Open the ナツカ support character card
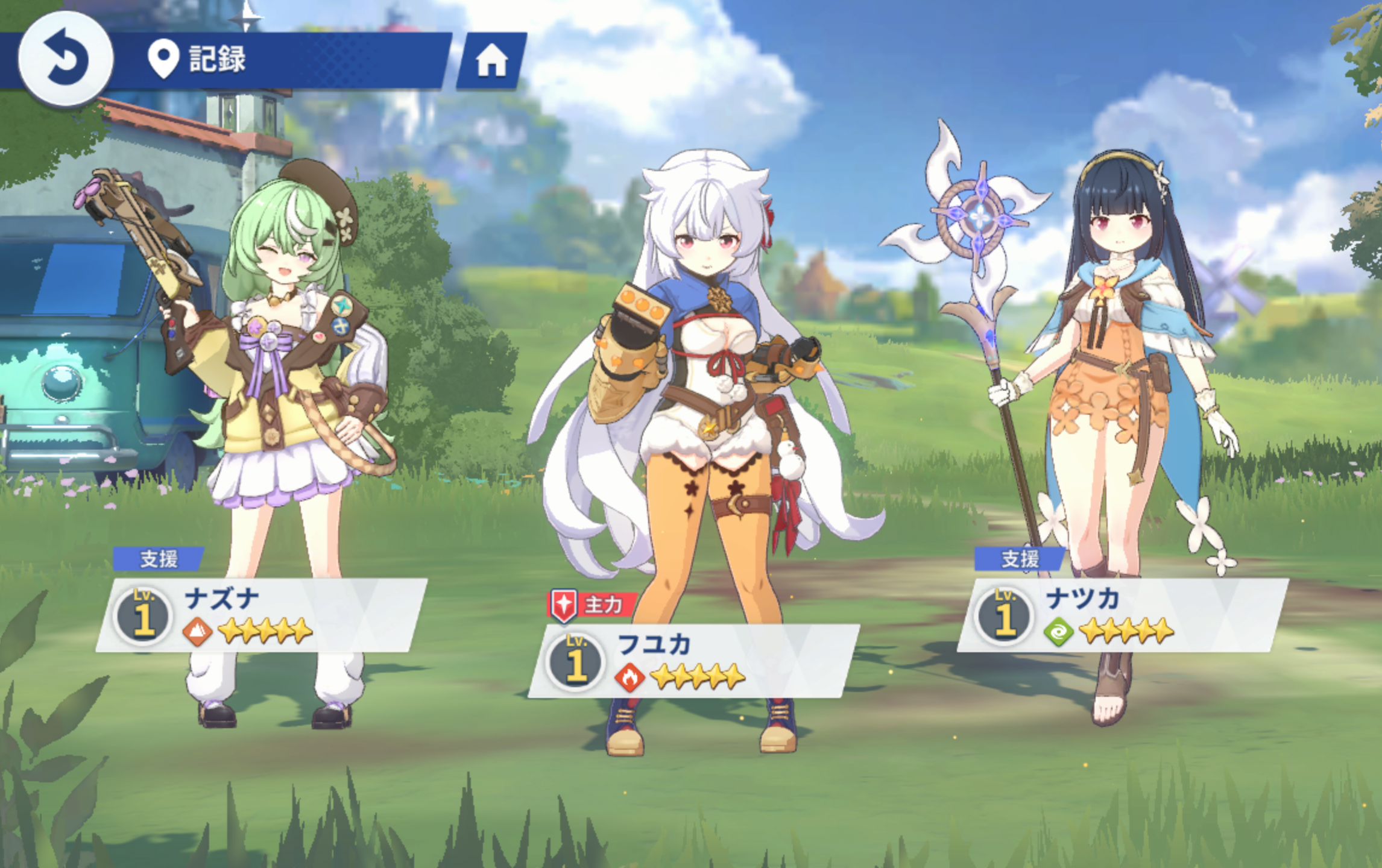This screenshot has height=868, width=1382. (x=1123, y=615)
